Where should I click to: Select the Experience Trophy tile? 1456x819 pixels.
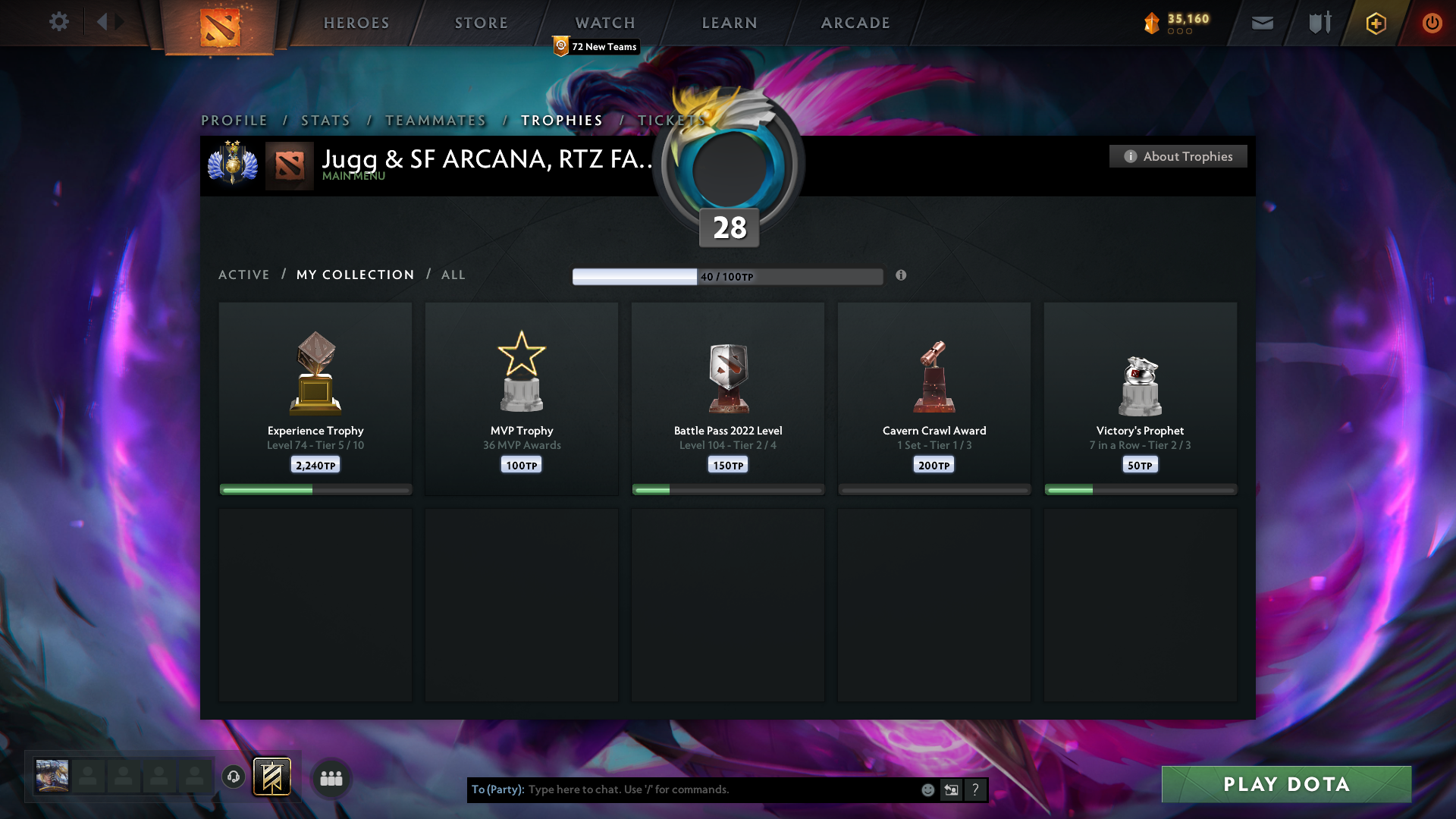coord(315,398)
